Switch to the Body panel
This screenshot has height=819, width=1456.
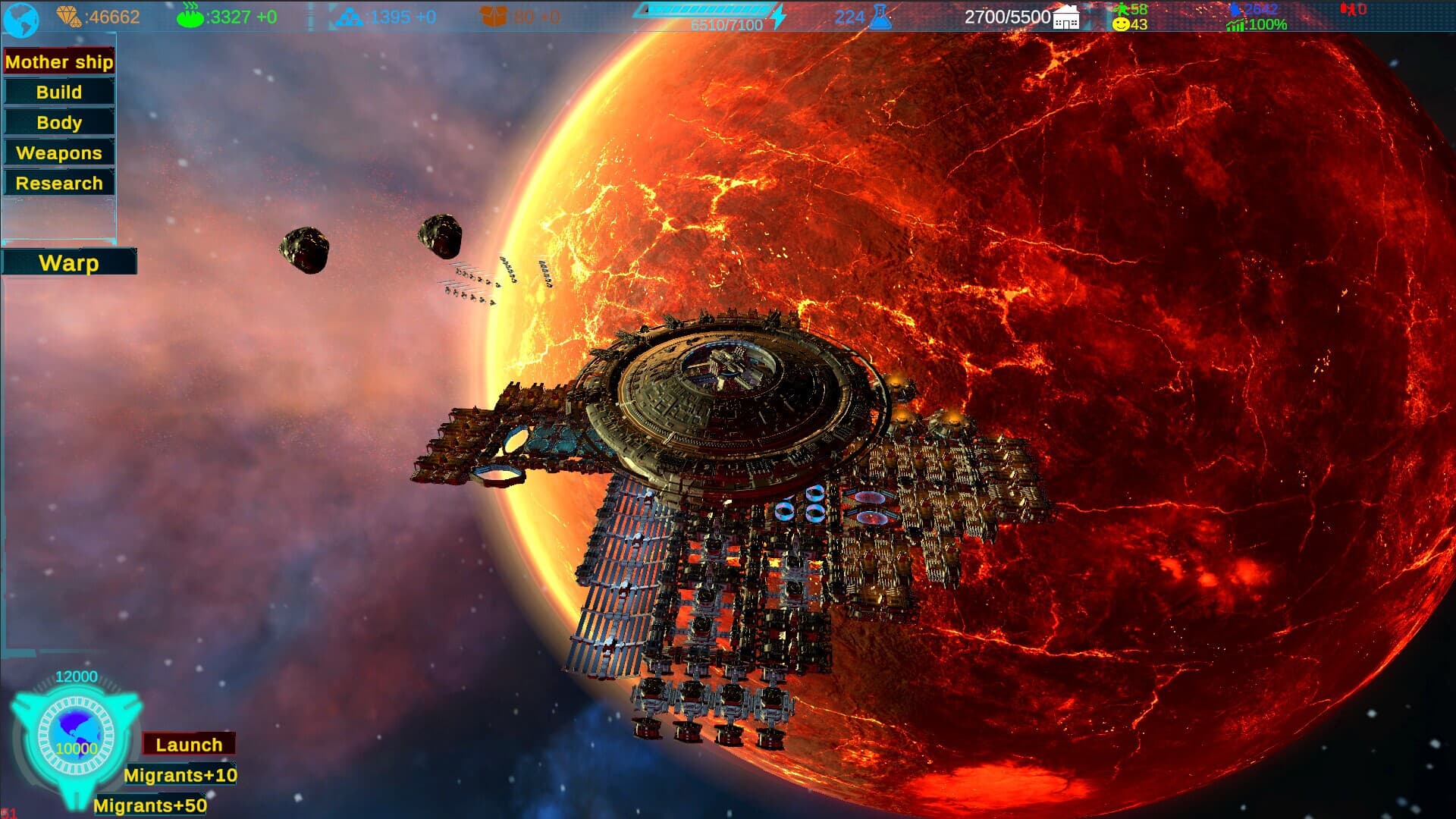coord(58,122)
